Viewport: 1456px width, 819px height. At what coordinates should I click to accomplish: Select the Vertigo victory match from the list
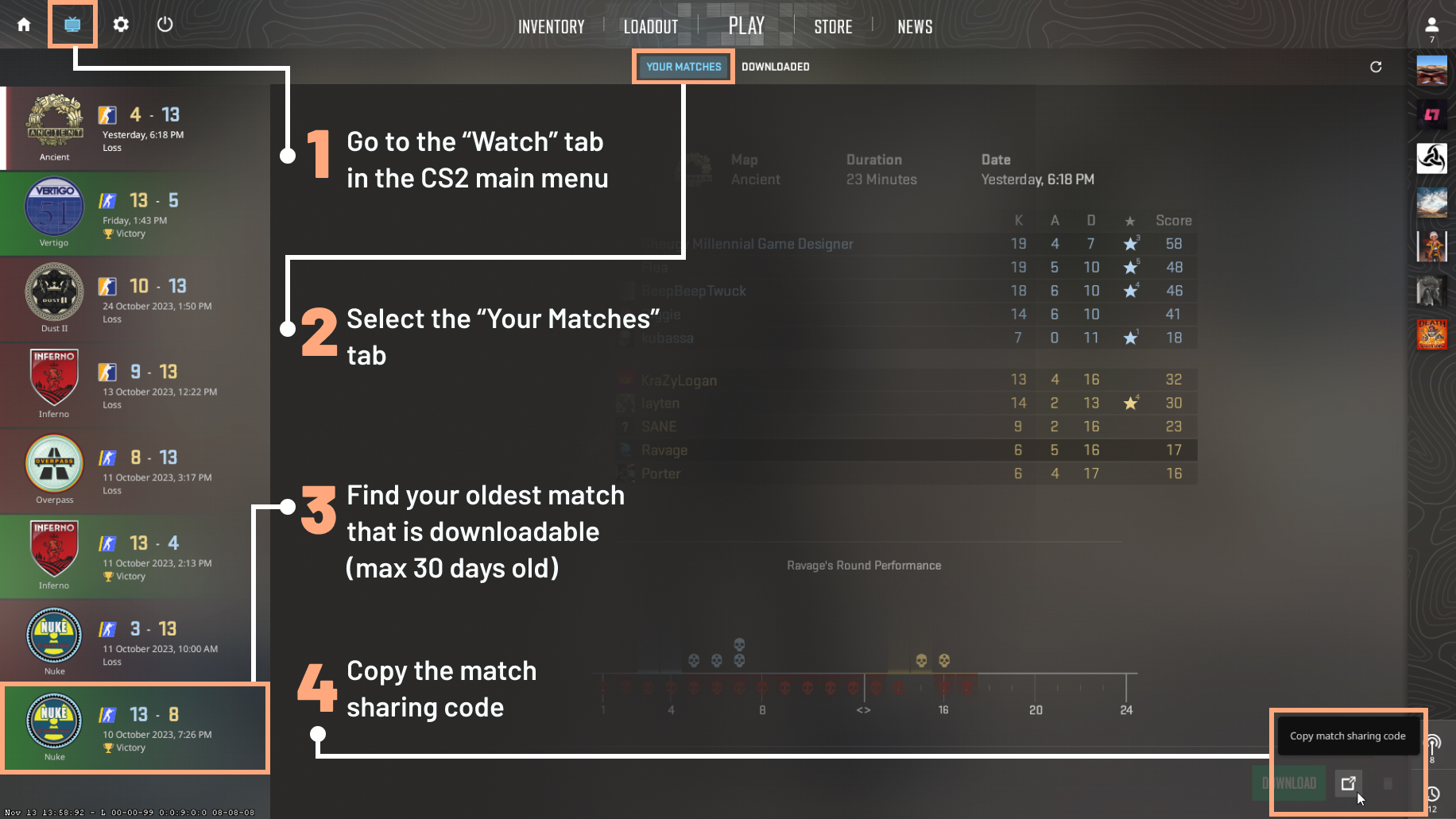135,214
